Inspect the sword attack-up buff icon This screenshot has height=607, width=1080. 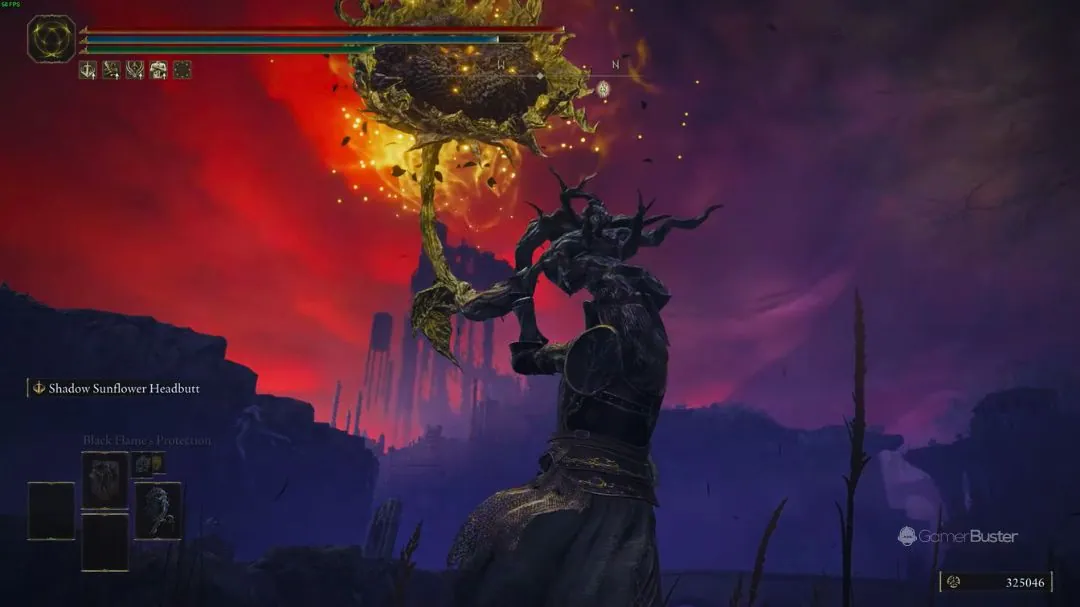88,70
